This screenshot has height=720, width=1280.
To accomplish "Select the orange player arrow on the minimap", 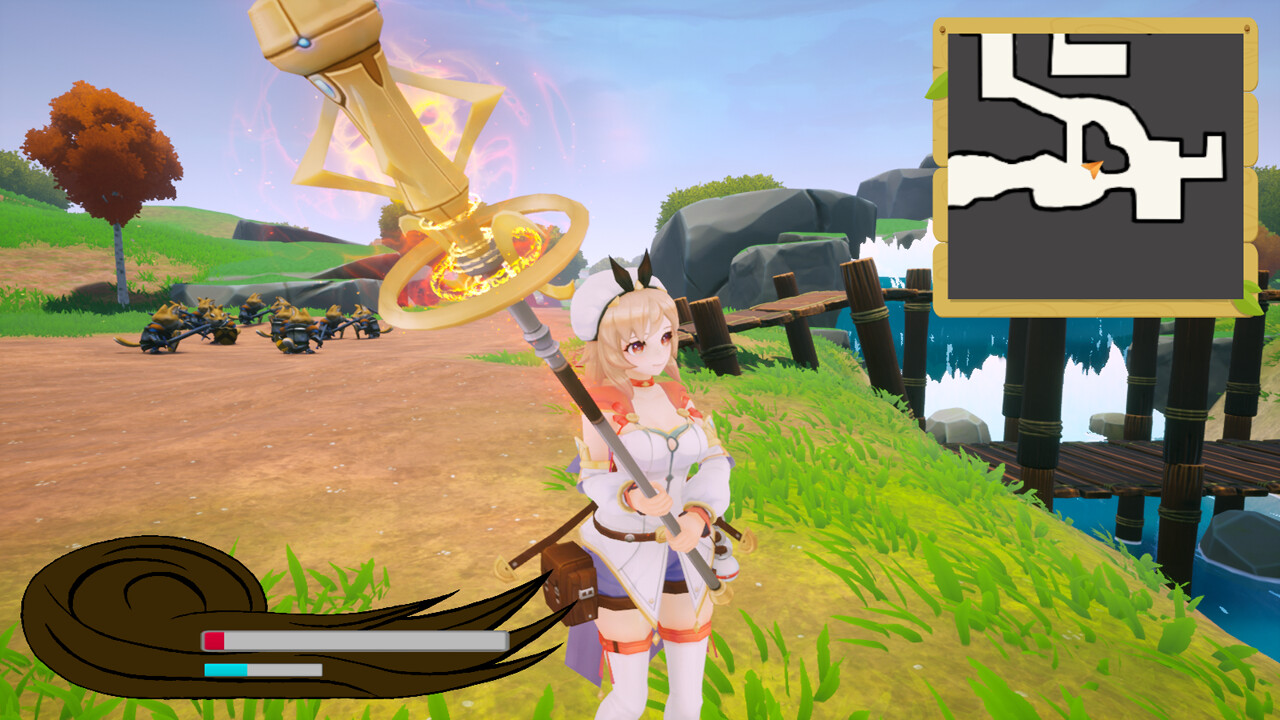I will 1091,170.
